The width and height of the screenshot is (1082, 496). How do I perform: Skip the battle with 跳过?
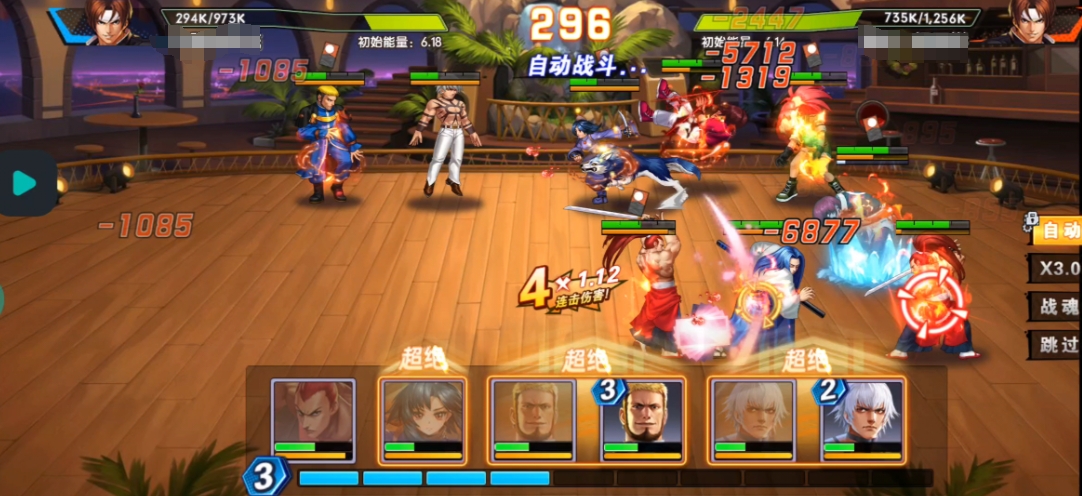point(1059,345)
